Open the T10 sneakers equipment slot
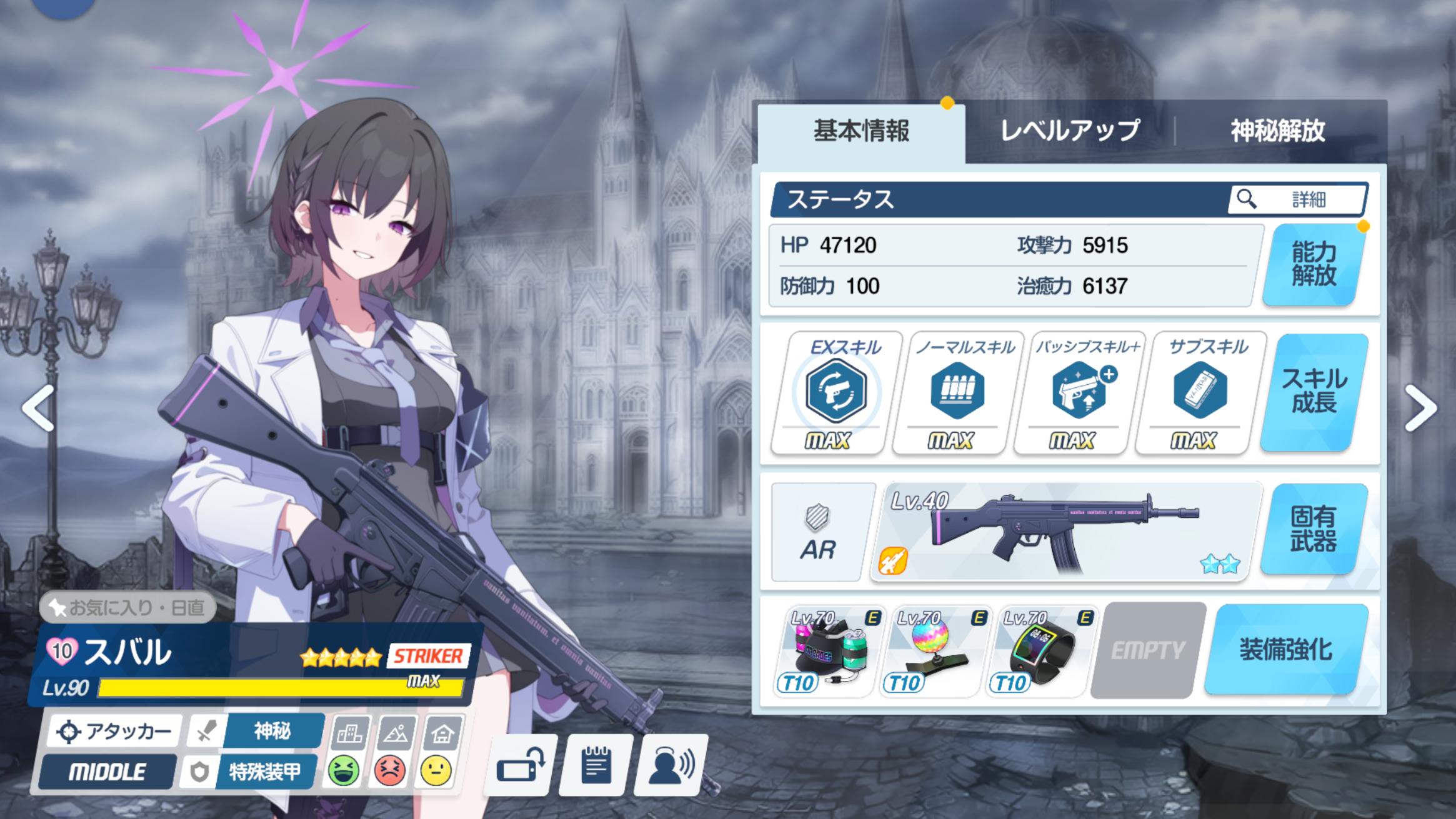 coord(827,651)
